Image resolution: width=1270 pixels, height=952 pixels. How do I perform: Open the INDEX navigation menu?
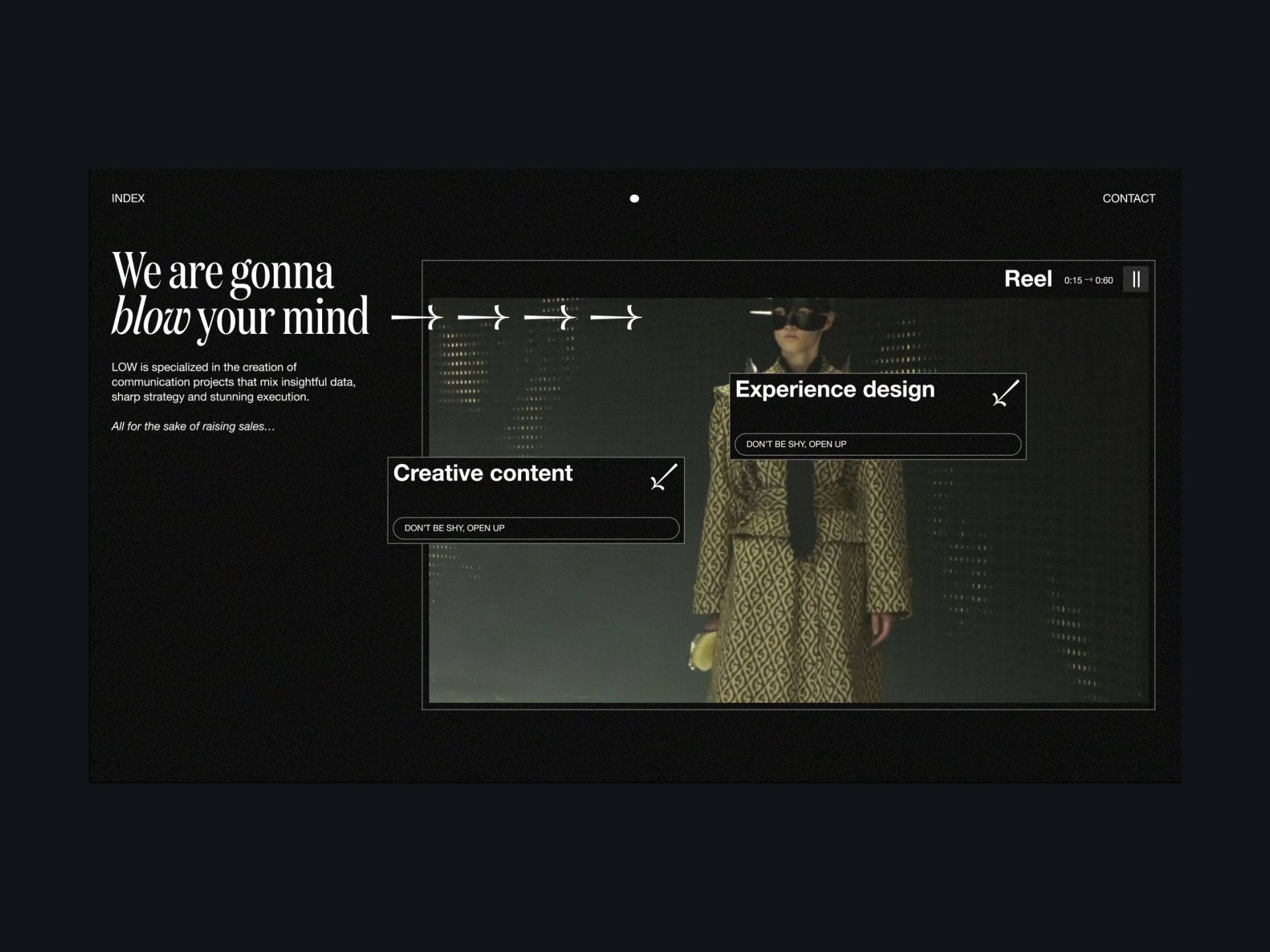(x=128, y=198)
